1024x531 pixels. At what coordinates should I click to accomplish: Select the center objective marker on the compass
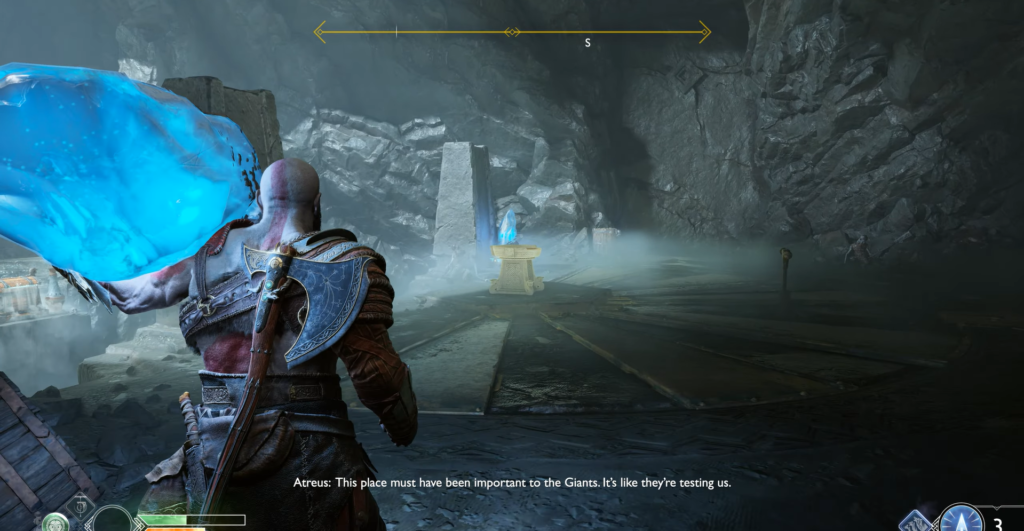click(x=512, y=32)
